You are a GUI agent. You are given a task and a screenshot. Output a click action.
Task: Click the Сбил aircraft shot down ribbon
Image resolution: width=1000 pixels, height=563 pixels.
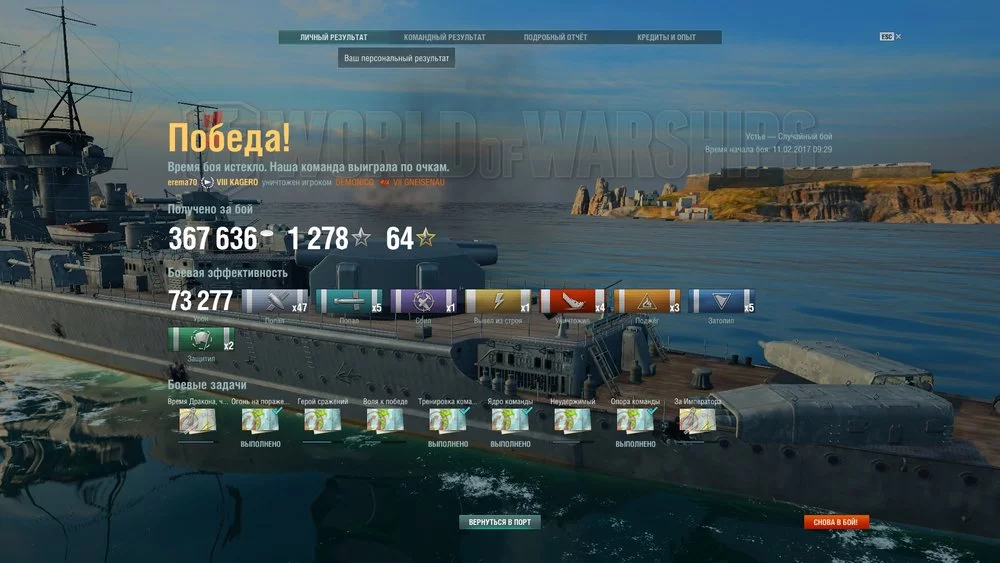point(423,302)
